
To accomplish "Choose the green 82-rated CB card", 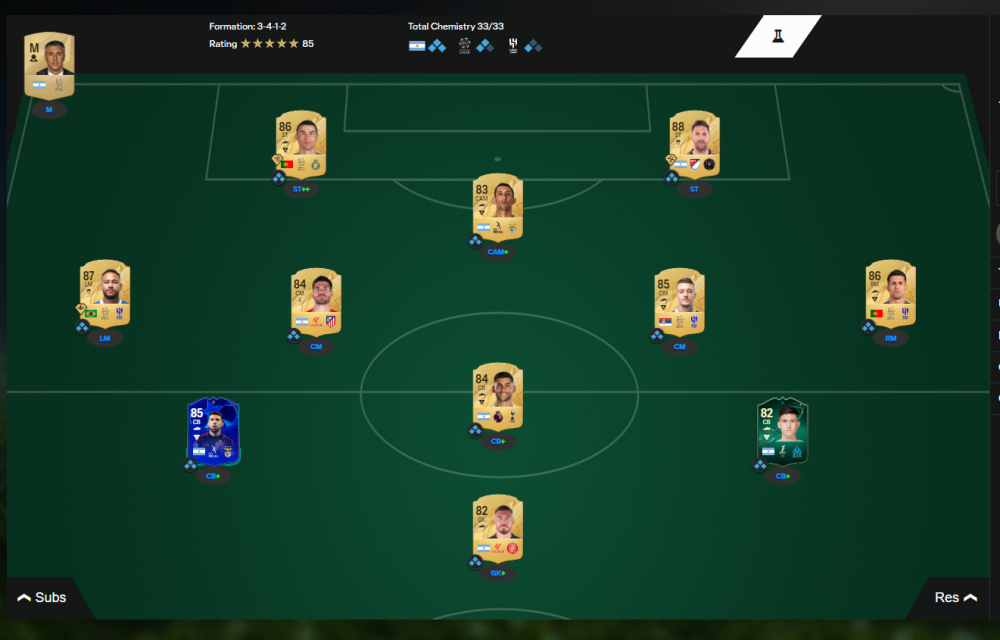I will tap(782, 432).
